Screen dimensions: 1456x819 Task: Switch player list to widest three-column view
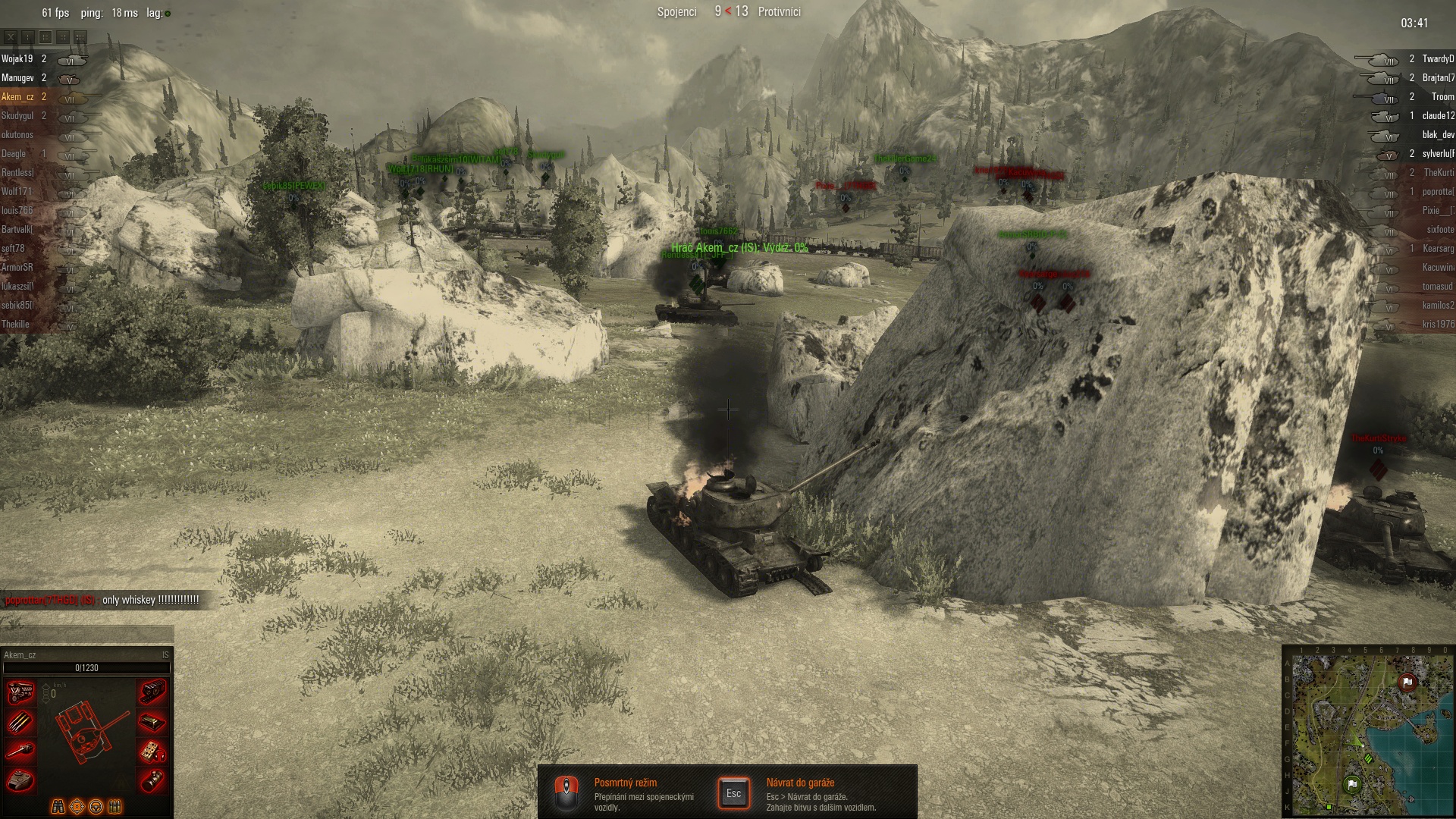[80, 36]
